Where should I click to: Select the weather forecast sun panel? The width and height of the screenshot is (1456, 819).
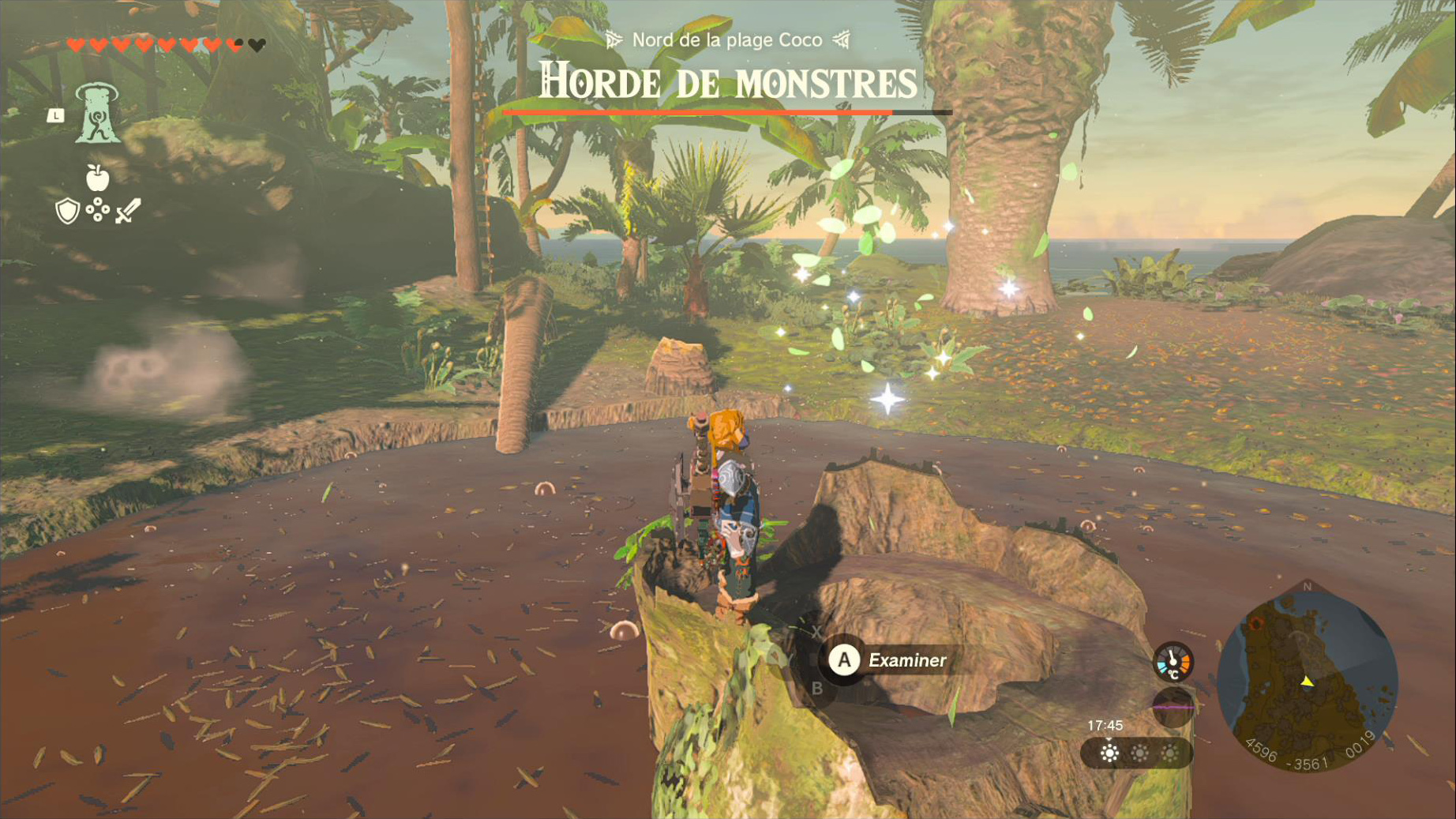(x=1138, y=753)
